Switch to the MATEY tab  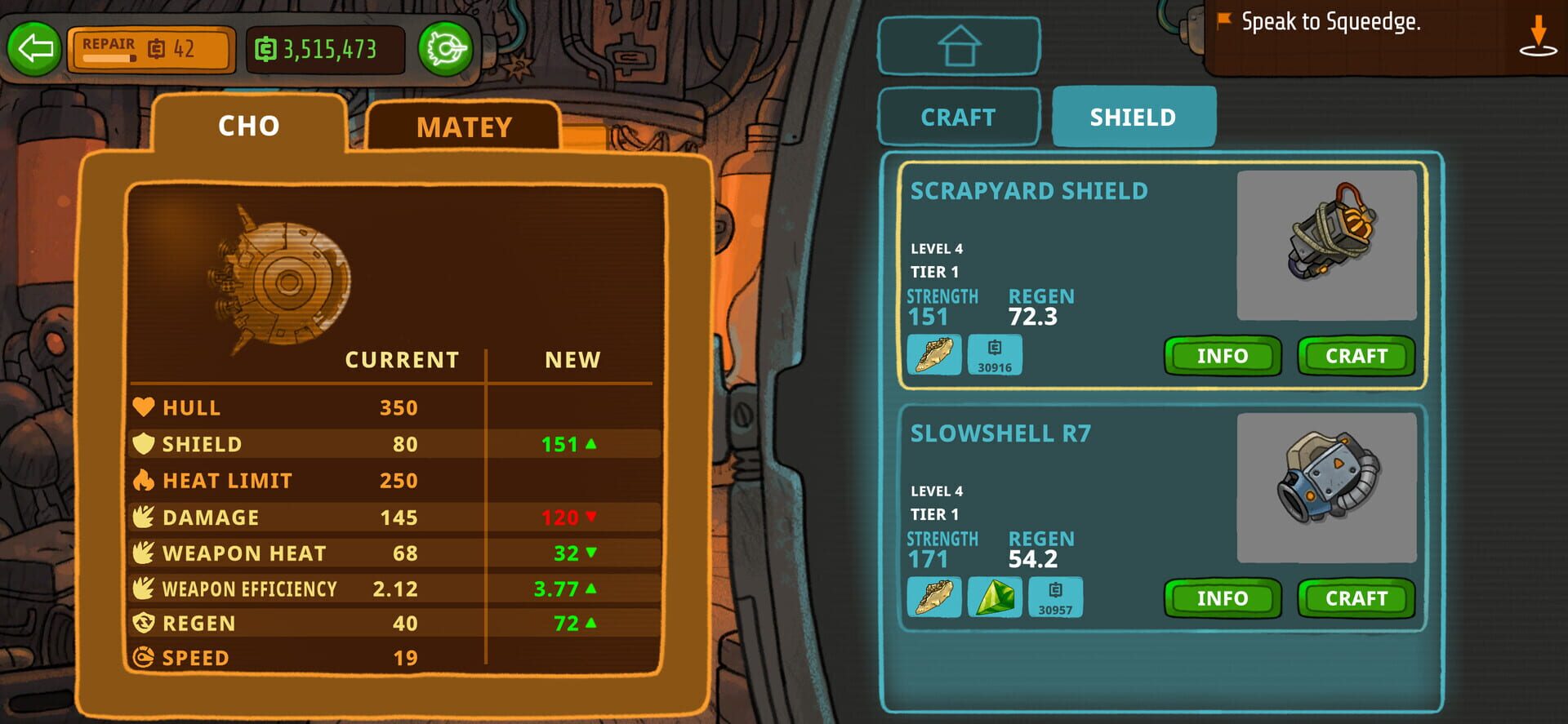(464, 127)
